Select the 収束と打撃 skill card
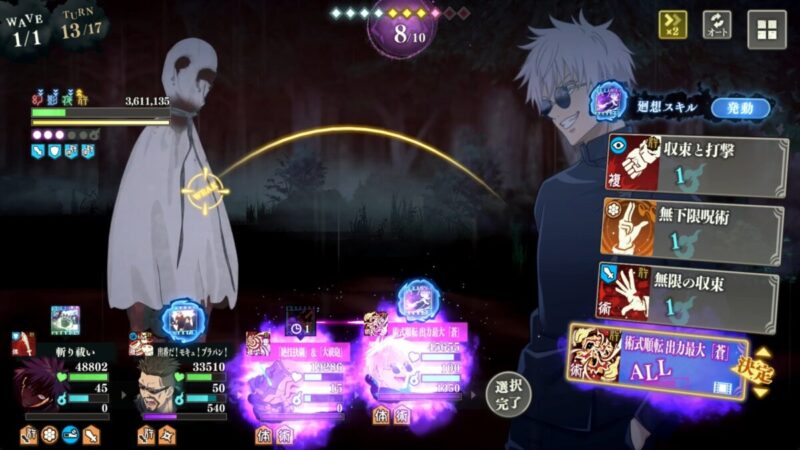Viewport: 800px width, 450px height. tap(692, 162)
